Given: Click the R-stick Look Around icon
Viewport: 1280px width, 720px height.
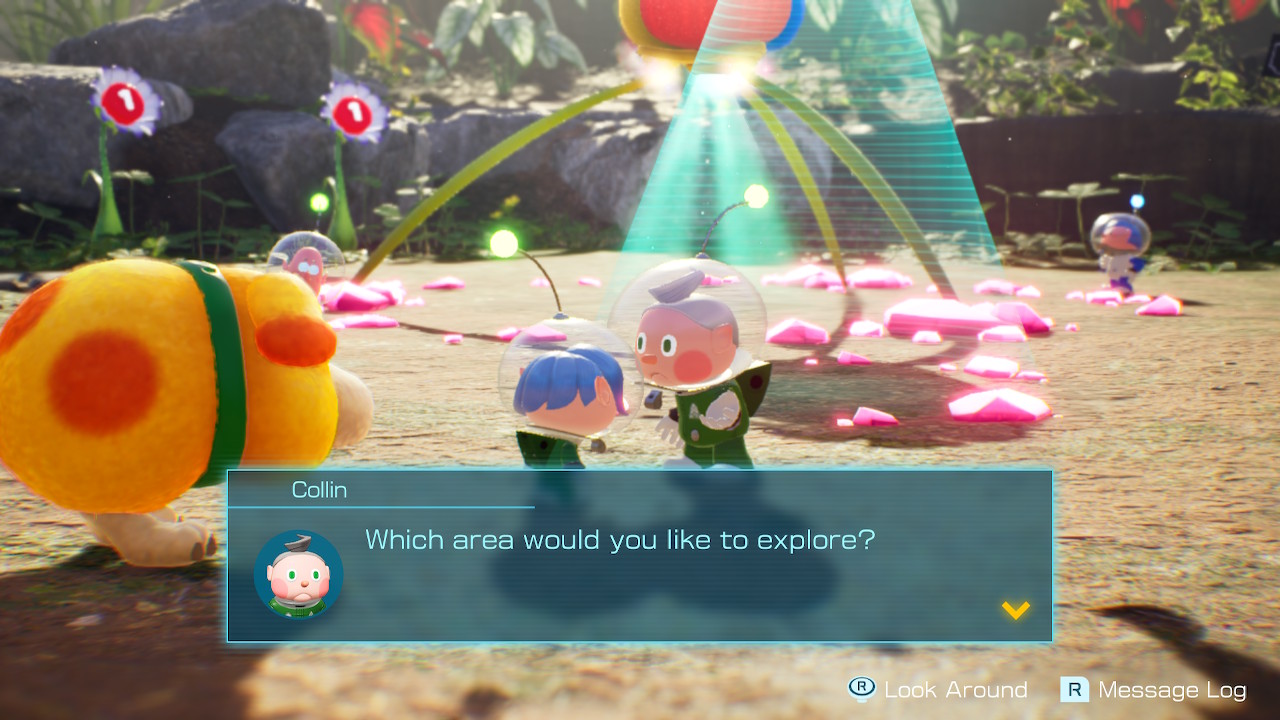Looking at the screenshot, I should click(859, 689).
